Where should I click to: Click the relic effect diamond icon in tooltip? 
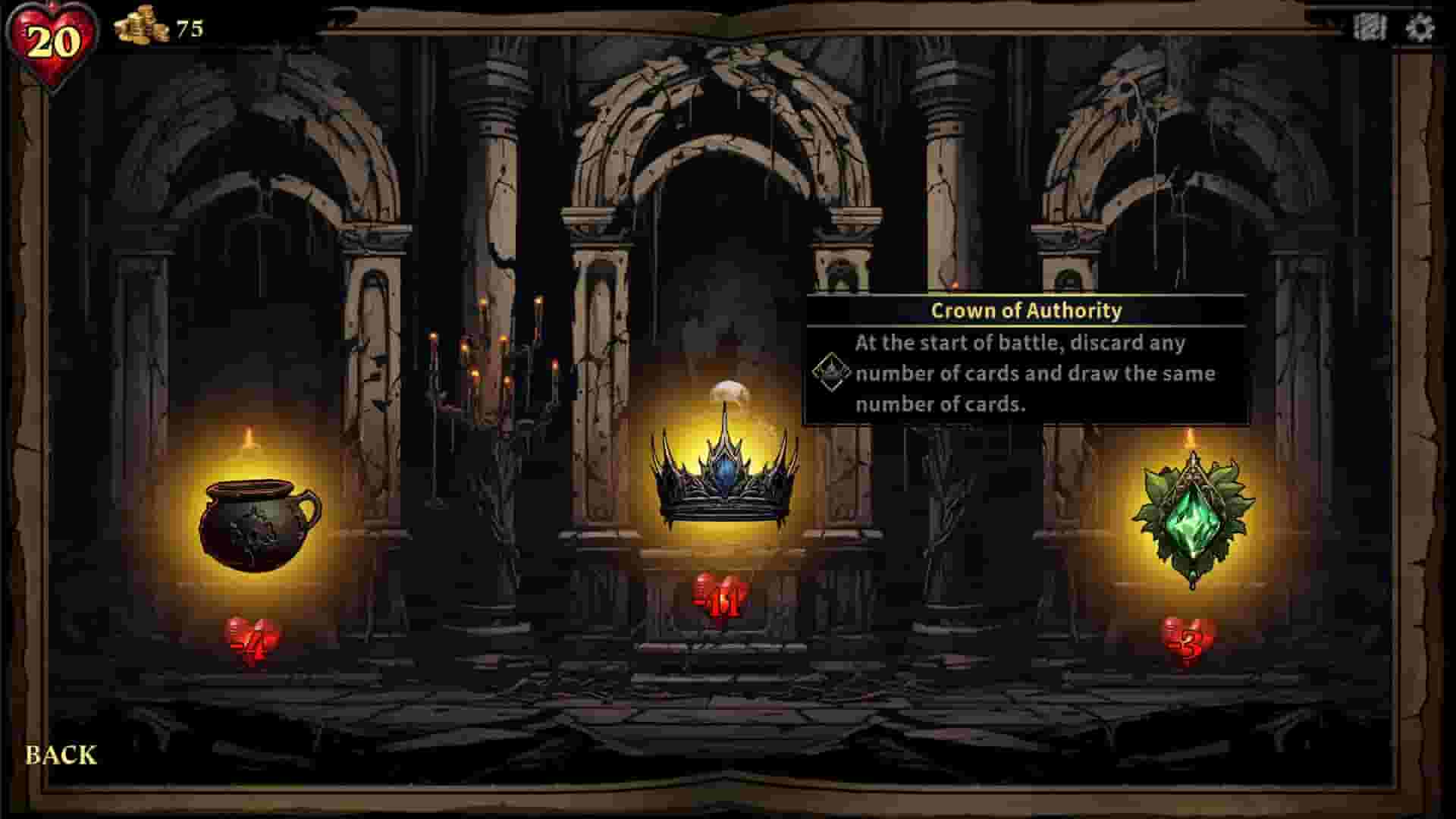(x=832, y=372)
